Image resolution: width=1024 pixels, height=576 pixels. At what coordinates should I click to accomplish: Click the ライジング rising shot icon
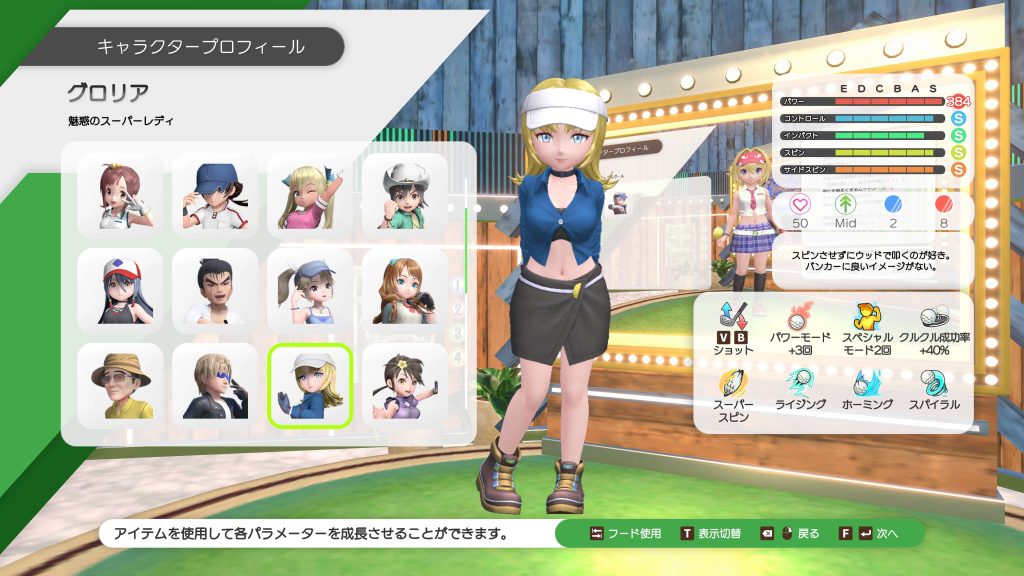(800, 390)
